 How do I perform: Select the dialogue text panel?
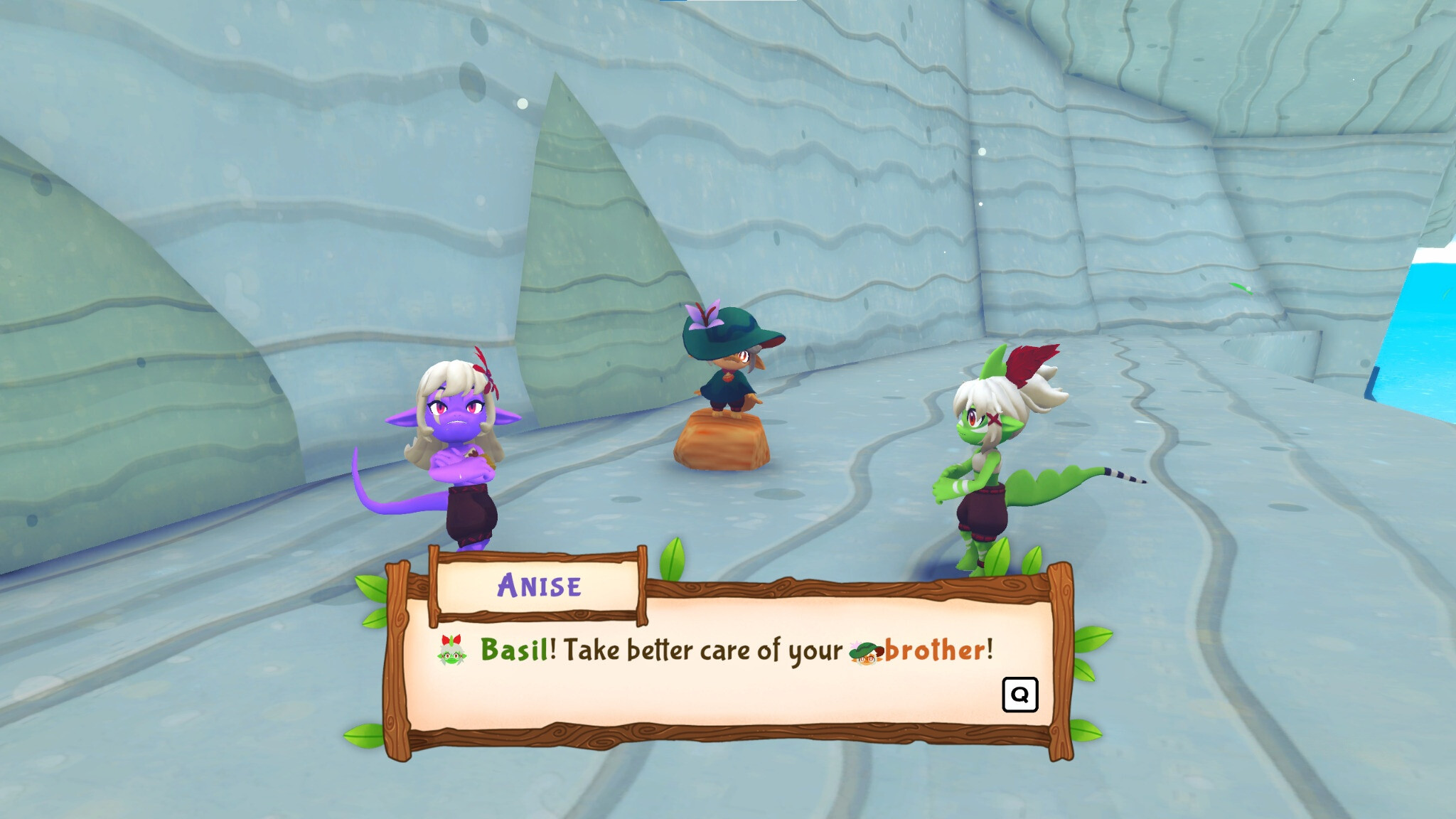732,682
